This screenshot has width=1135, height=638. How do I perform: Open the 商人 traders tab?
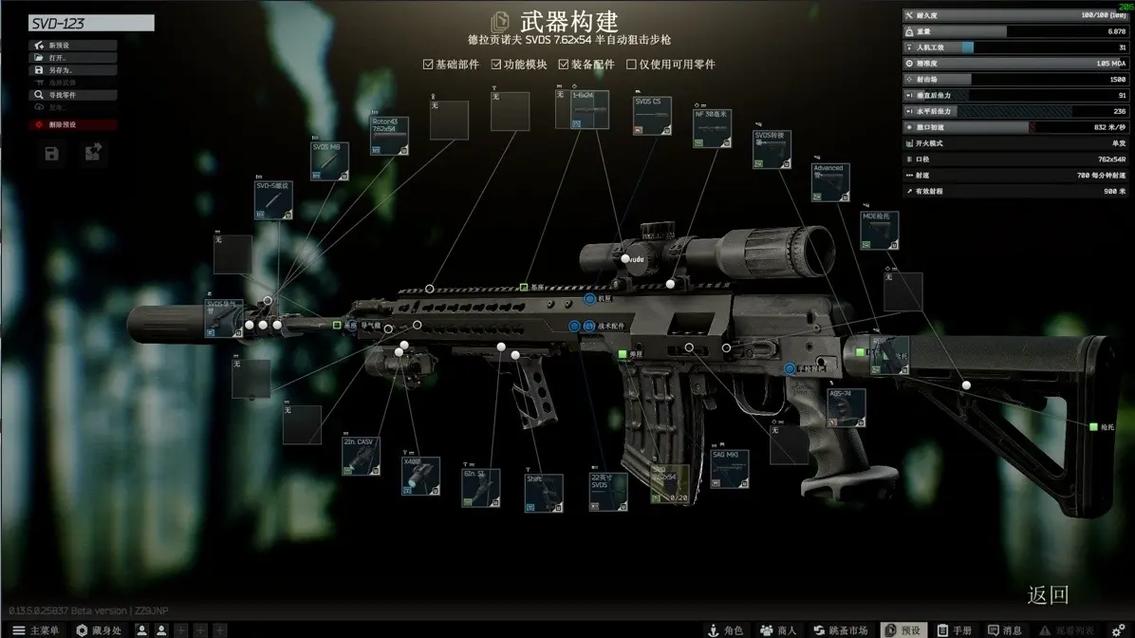coord(778,630)
